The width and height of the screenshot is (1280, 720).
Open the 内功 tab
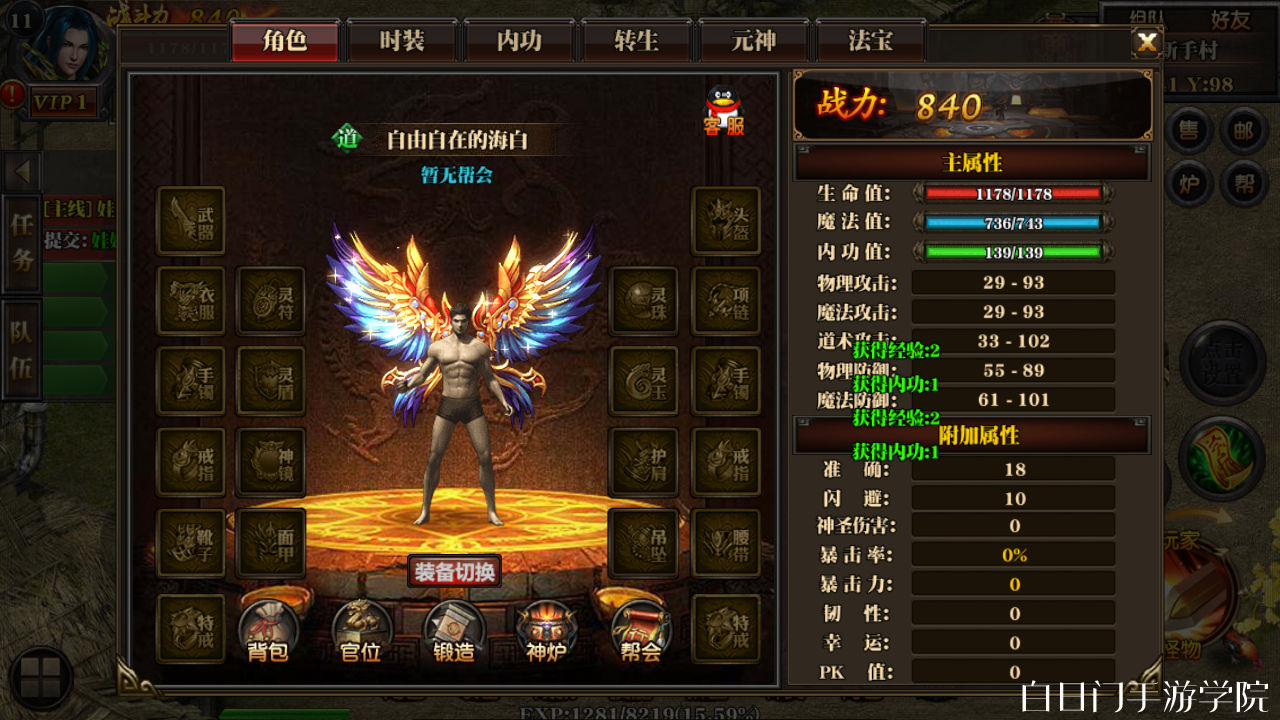pos(519,41)
